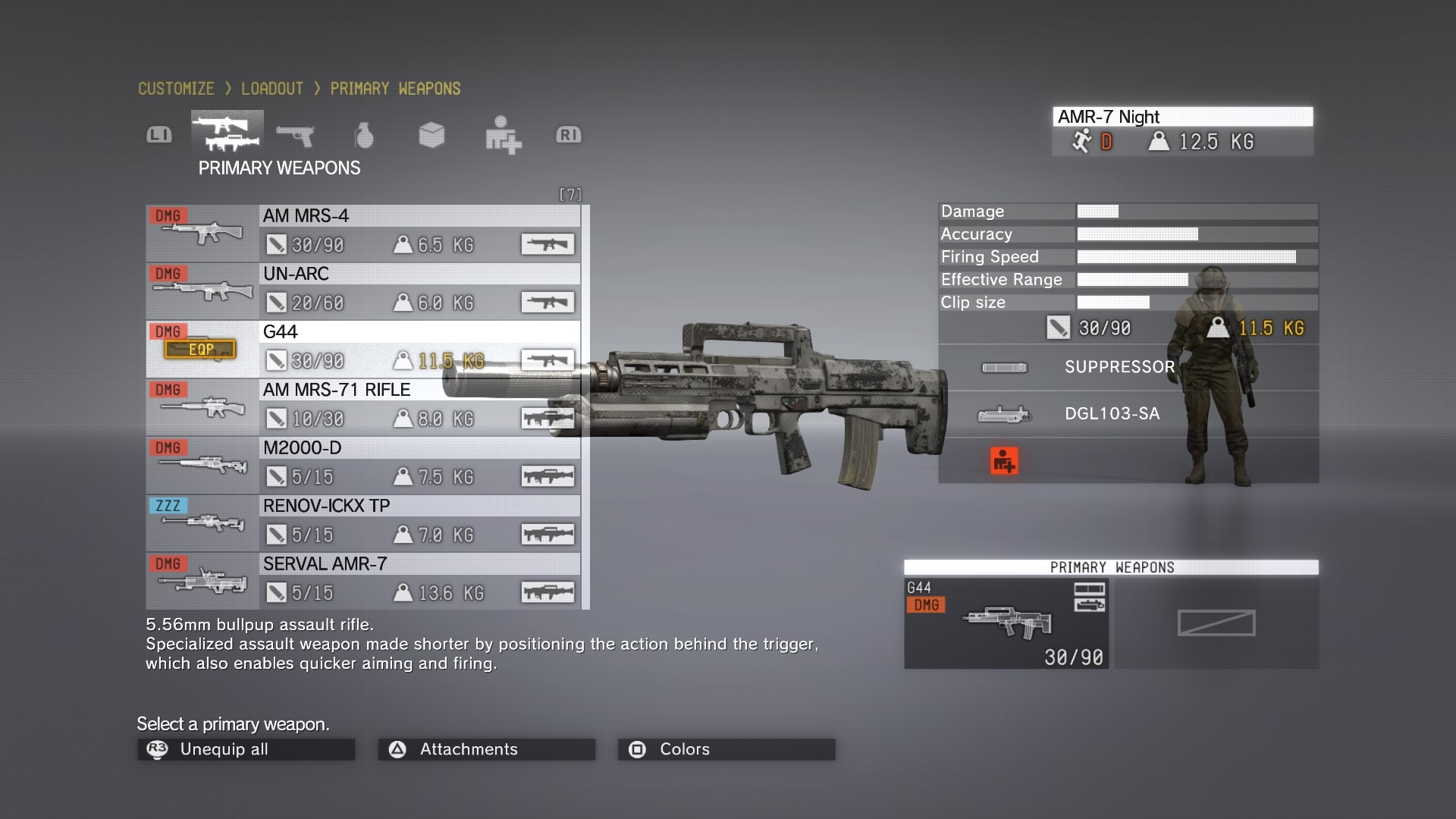Select the empty second primary weapon slot
This screenshot has height=819, width=1456.
[1216, 623]
